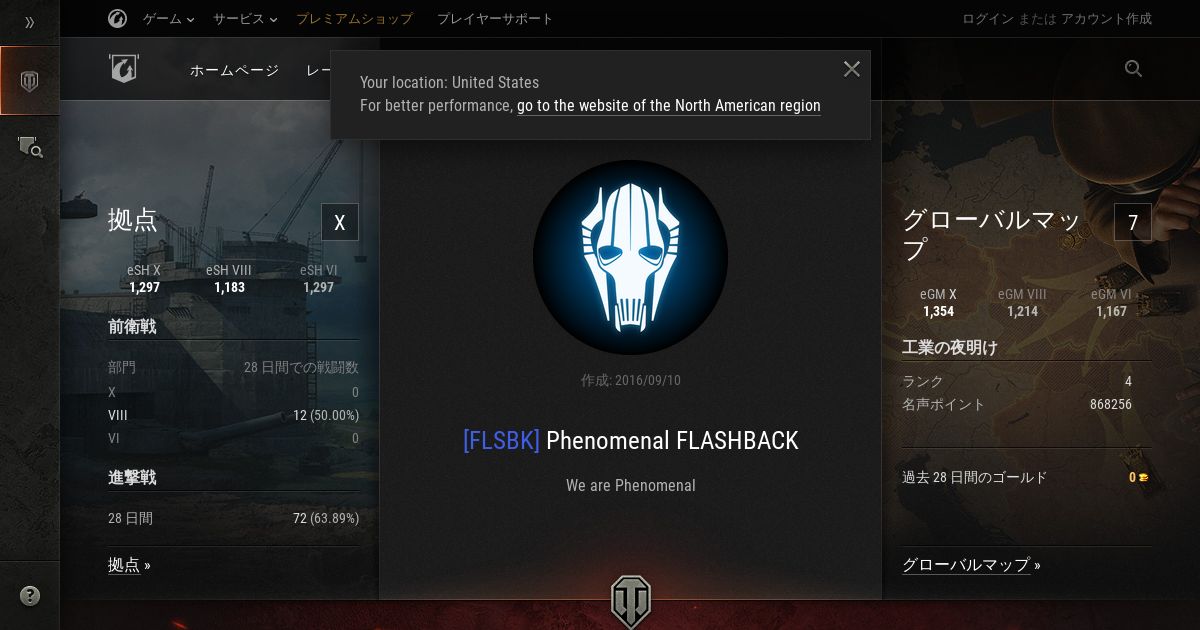Image resolution: width=1200 pixels, height=630 pixels.
Task: Click the World of Tanks logo at bottom
Action: click(630, 601)
